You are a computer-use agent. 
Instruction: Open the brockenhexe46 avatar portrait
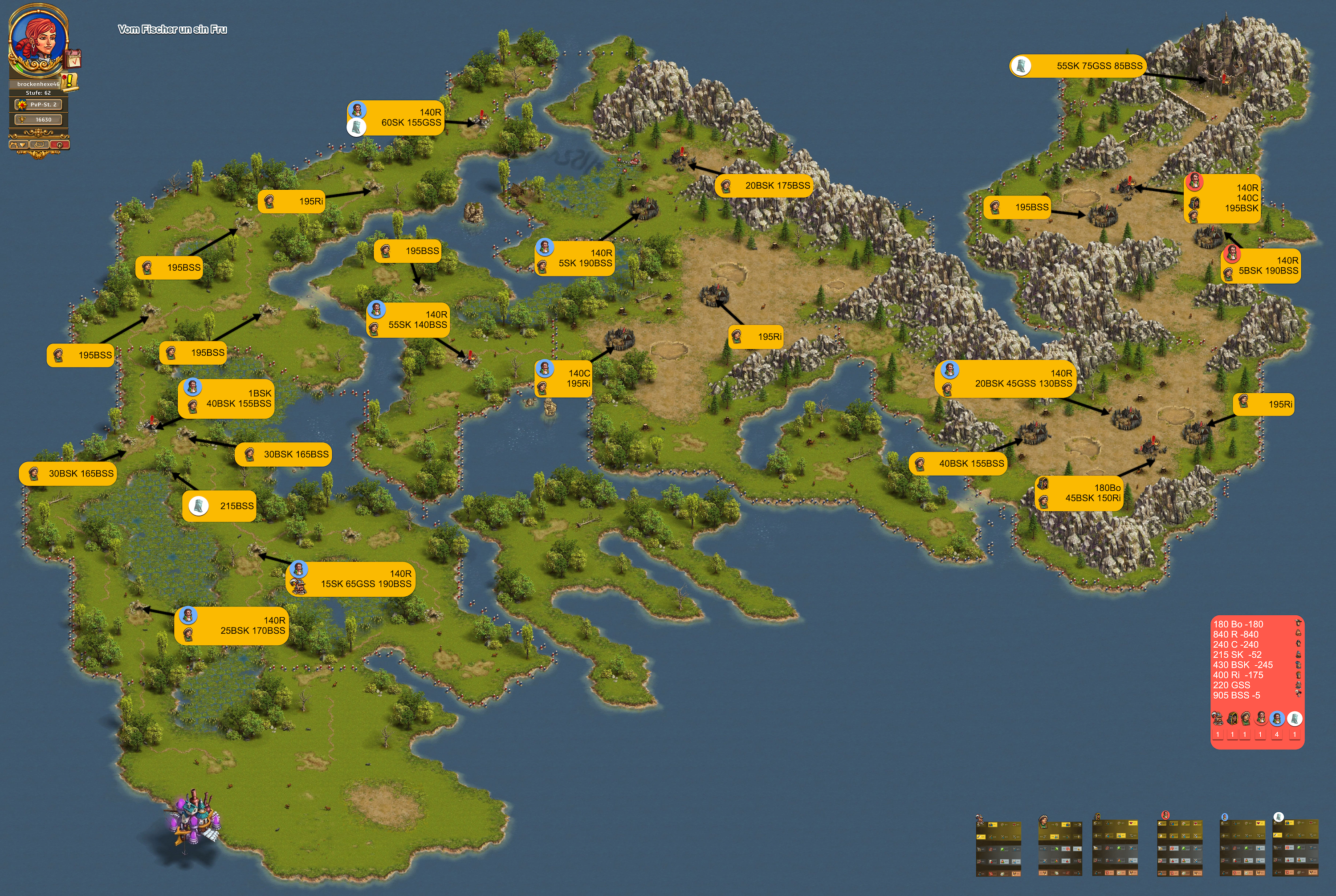pyautogui.click(x=38, y=39)
